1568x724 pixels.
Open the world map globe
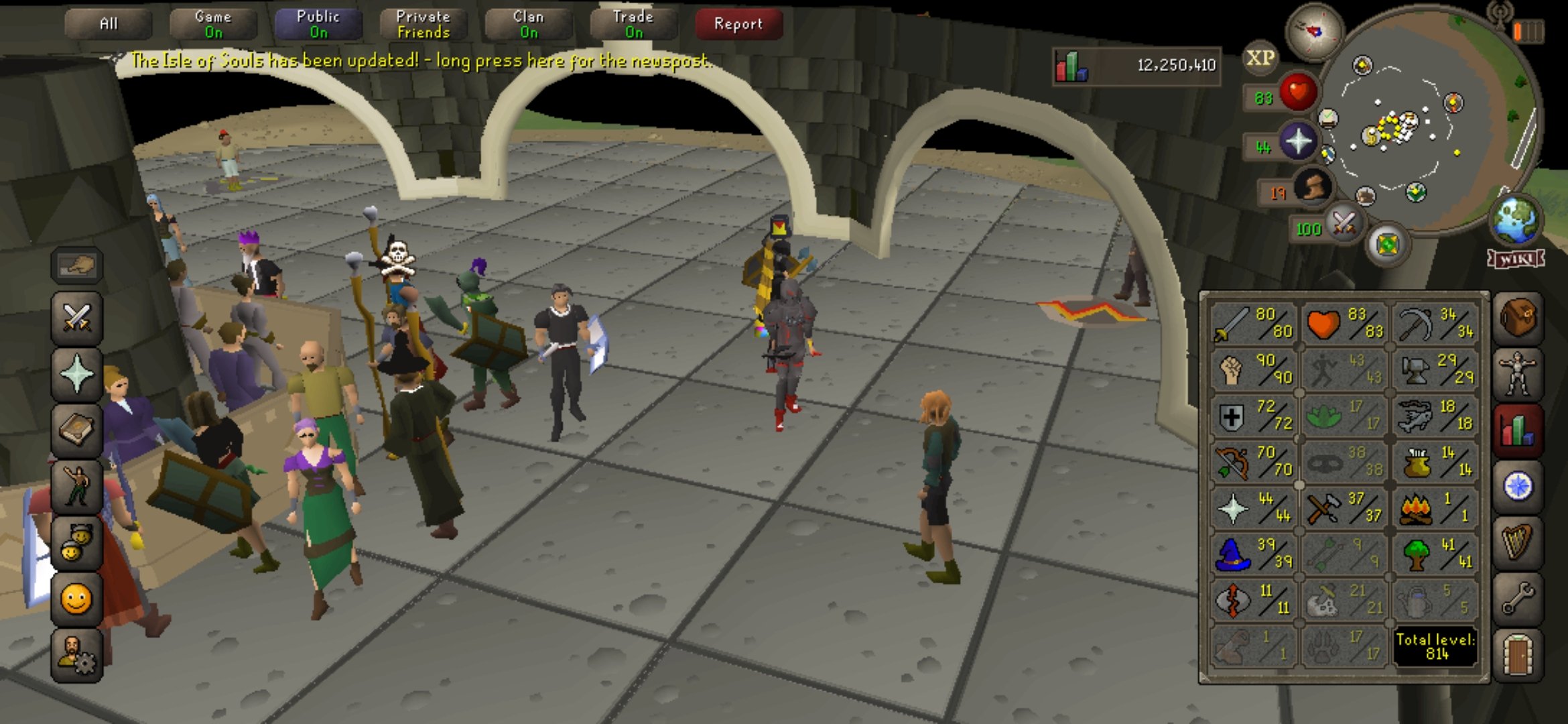click(x=1515, y=221)
